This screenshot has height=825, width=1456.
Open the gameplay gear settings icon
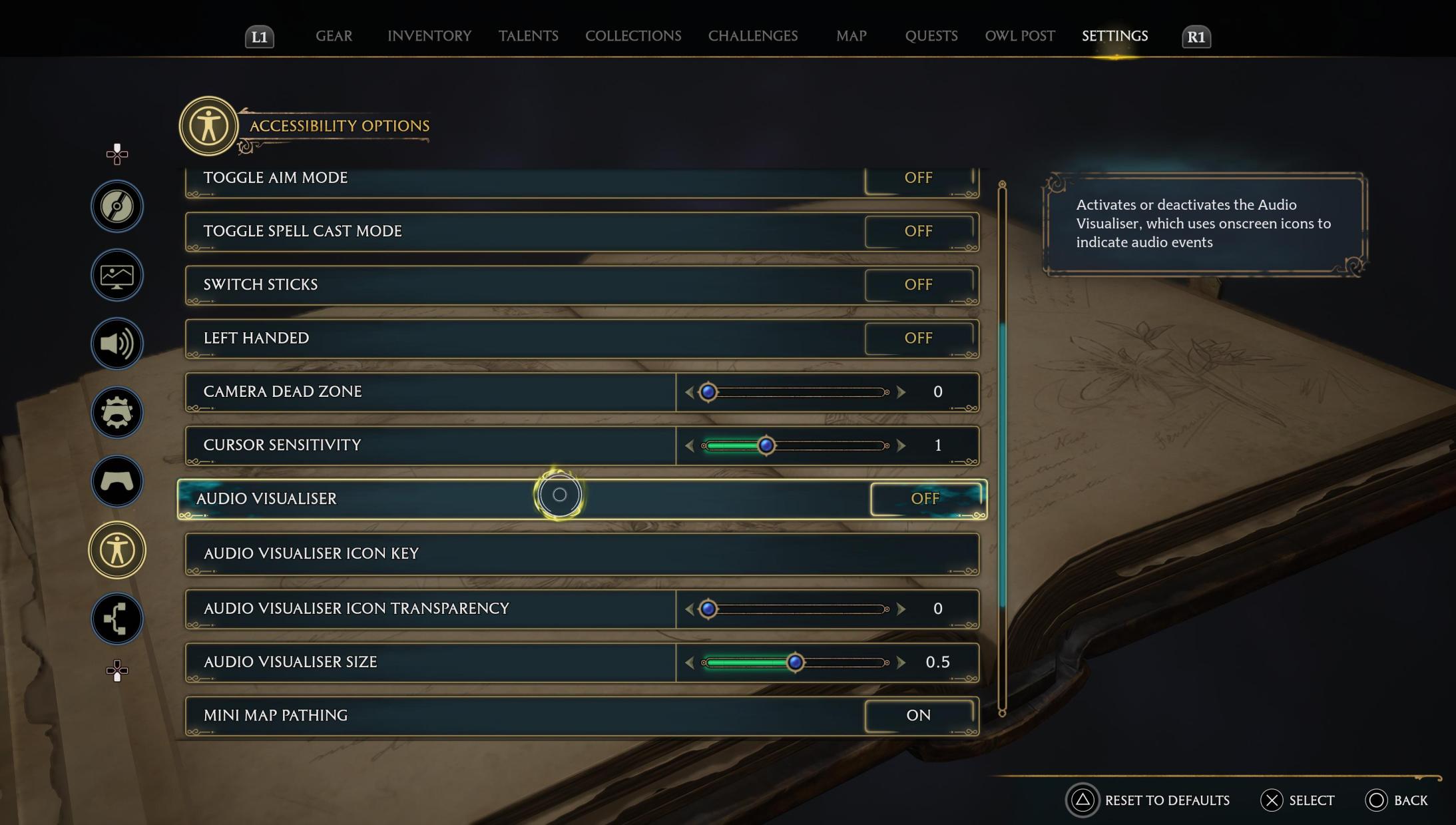117,413
